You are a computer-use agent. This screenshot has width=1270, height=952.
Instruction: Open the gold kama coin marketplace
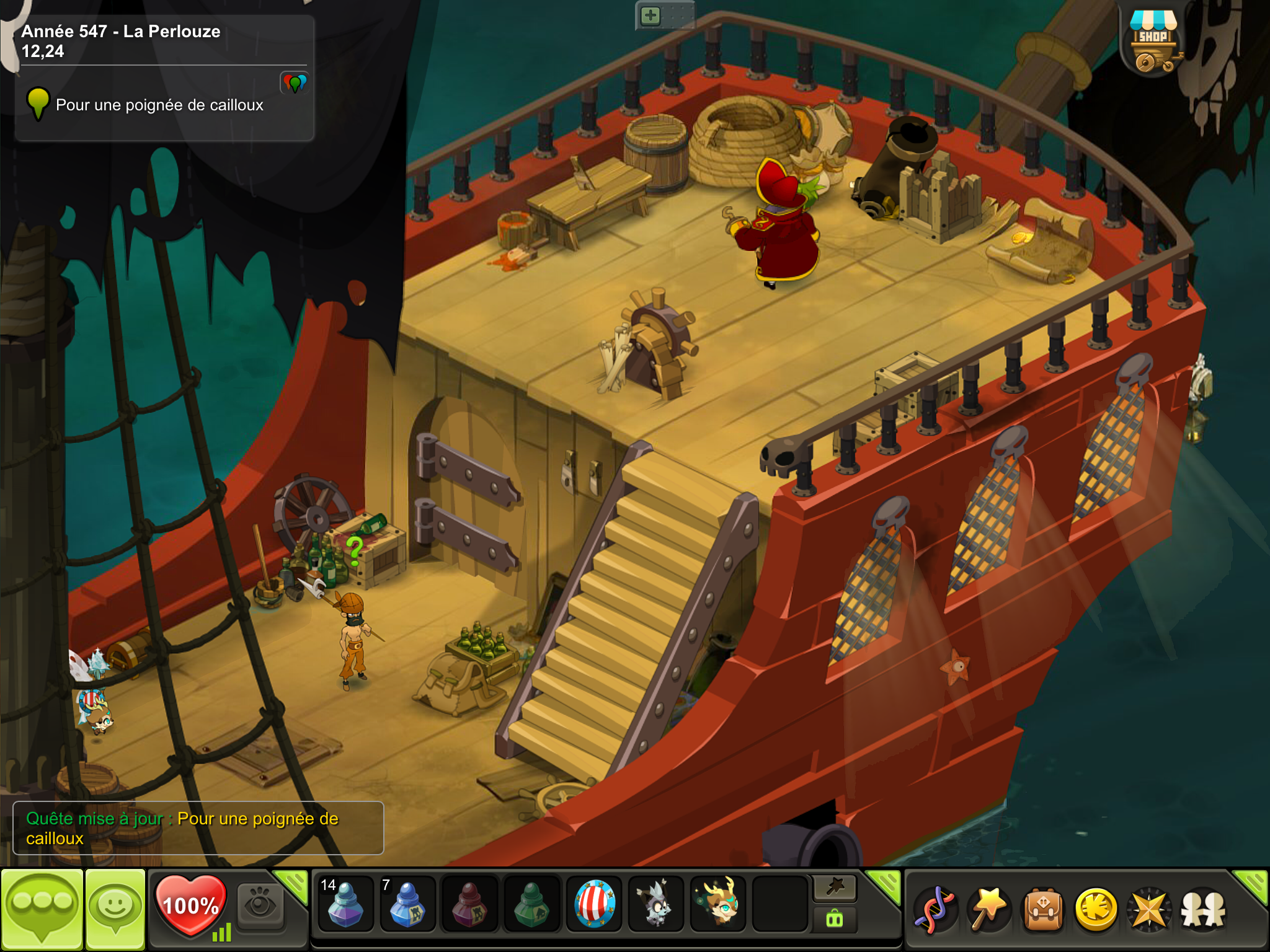1096,909
